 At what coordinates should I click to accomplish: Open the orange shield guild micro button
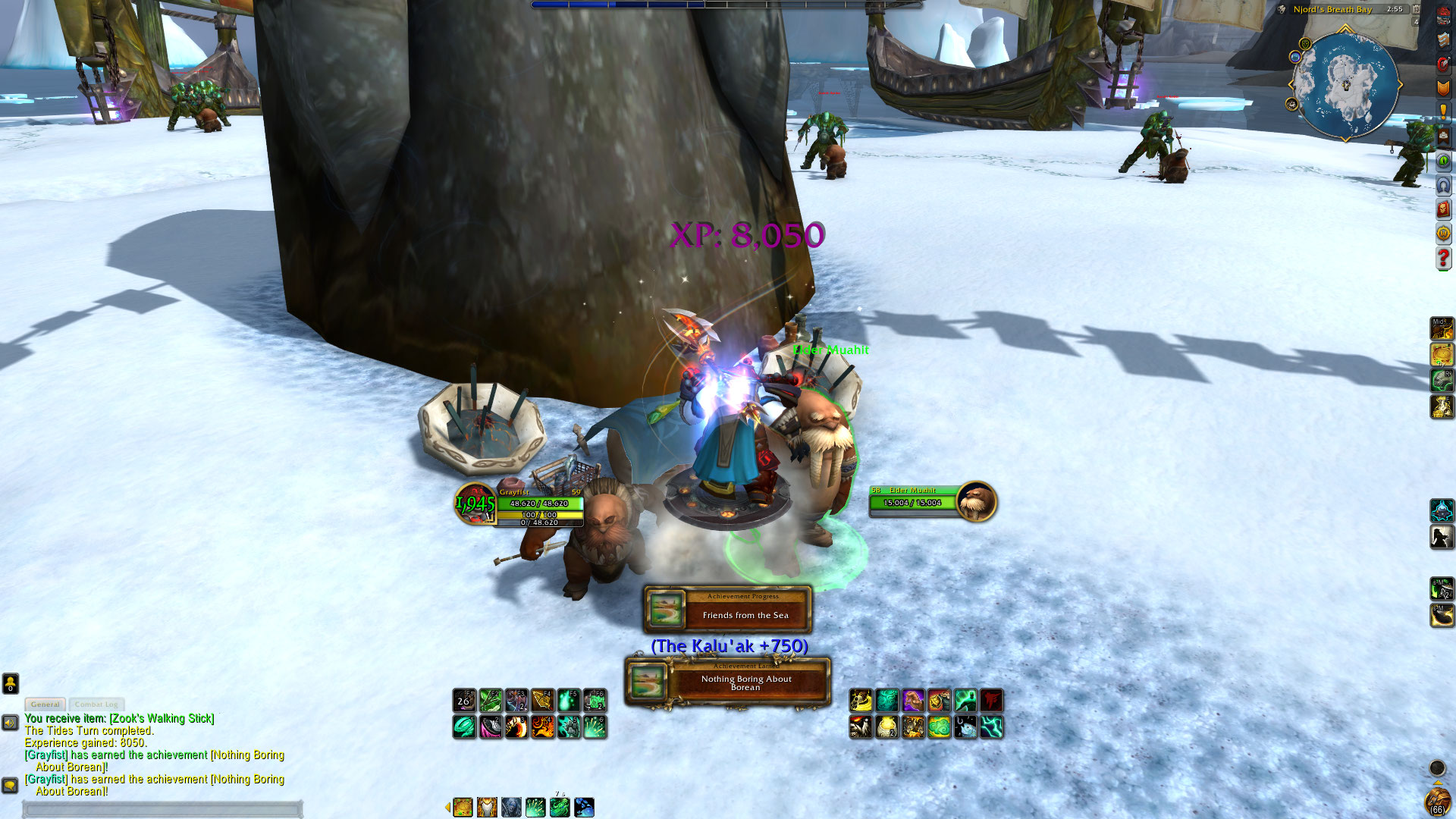coord(1443,88)
